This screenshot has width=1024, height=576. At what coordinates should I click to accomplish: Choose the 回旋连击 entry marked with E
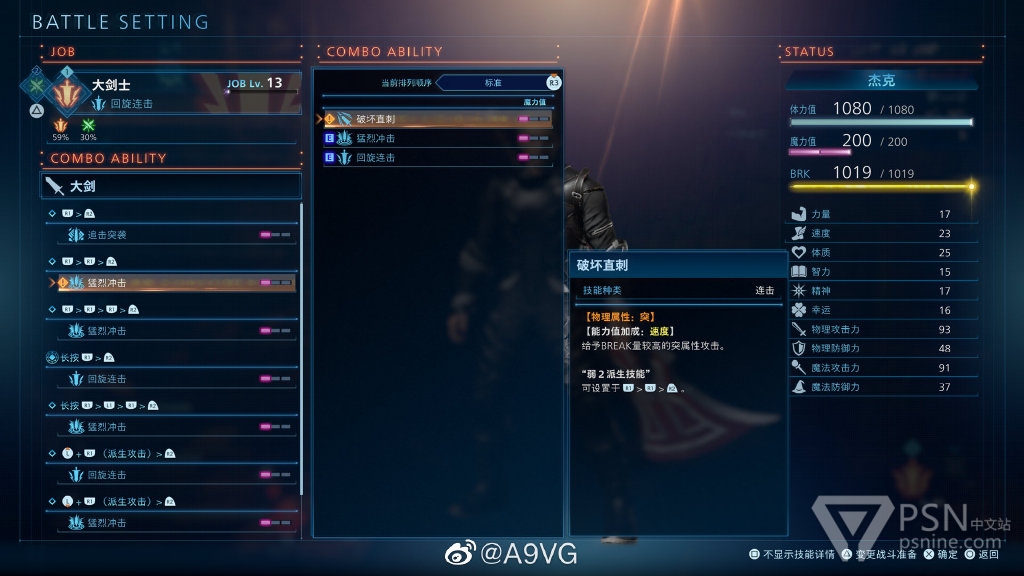[x=437, y=158]
